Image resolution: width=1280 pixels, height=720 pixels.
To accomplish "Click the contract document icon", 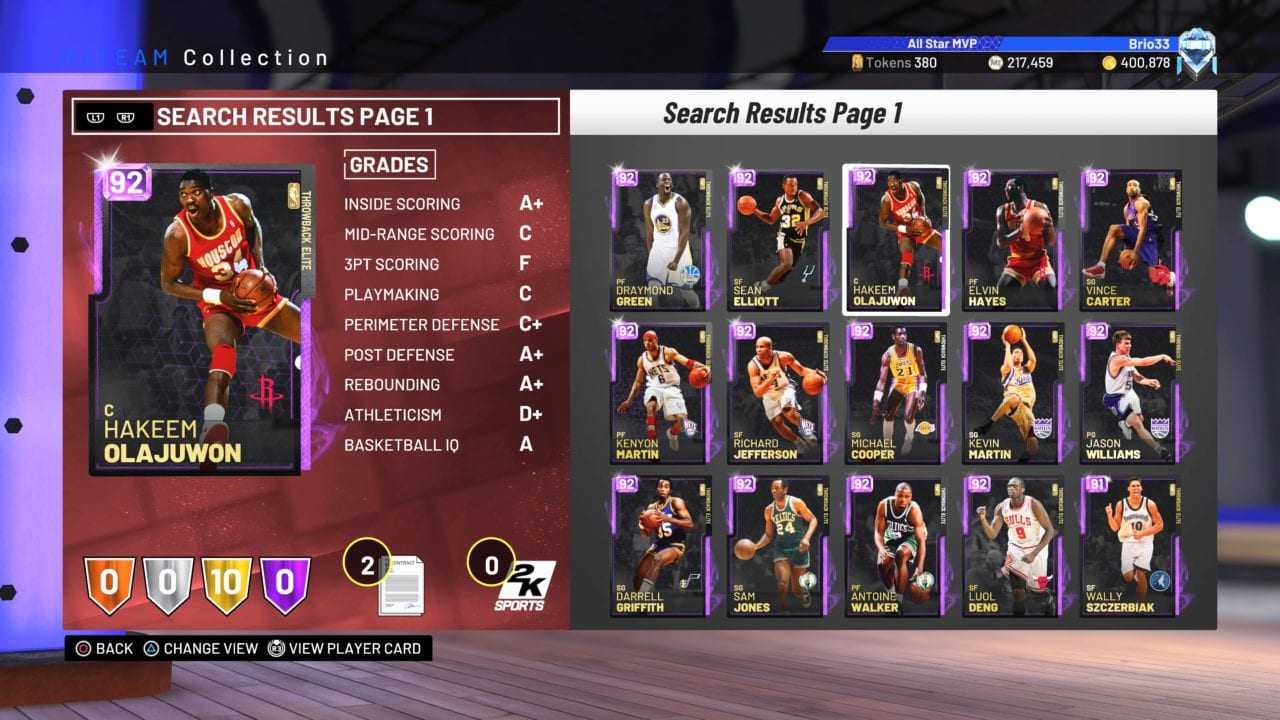I will (x=400, y=586).
